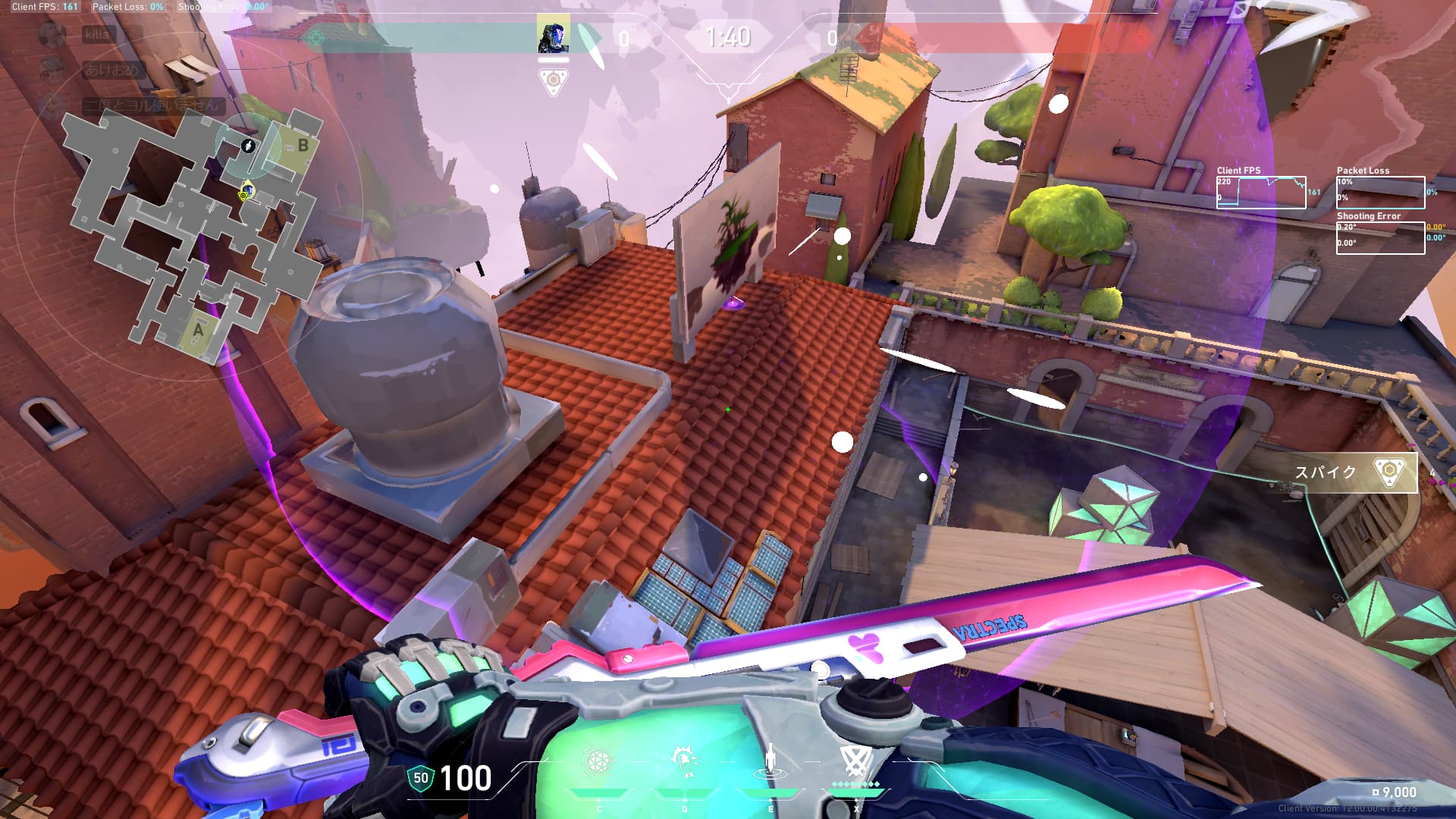Activate the hand-shaped Q ability
Viewport: 1456px width, 819px height.
(x=685, y=761)
